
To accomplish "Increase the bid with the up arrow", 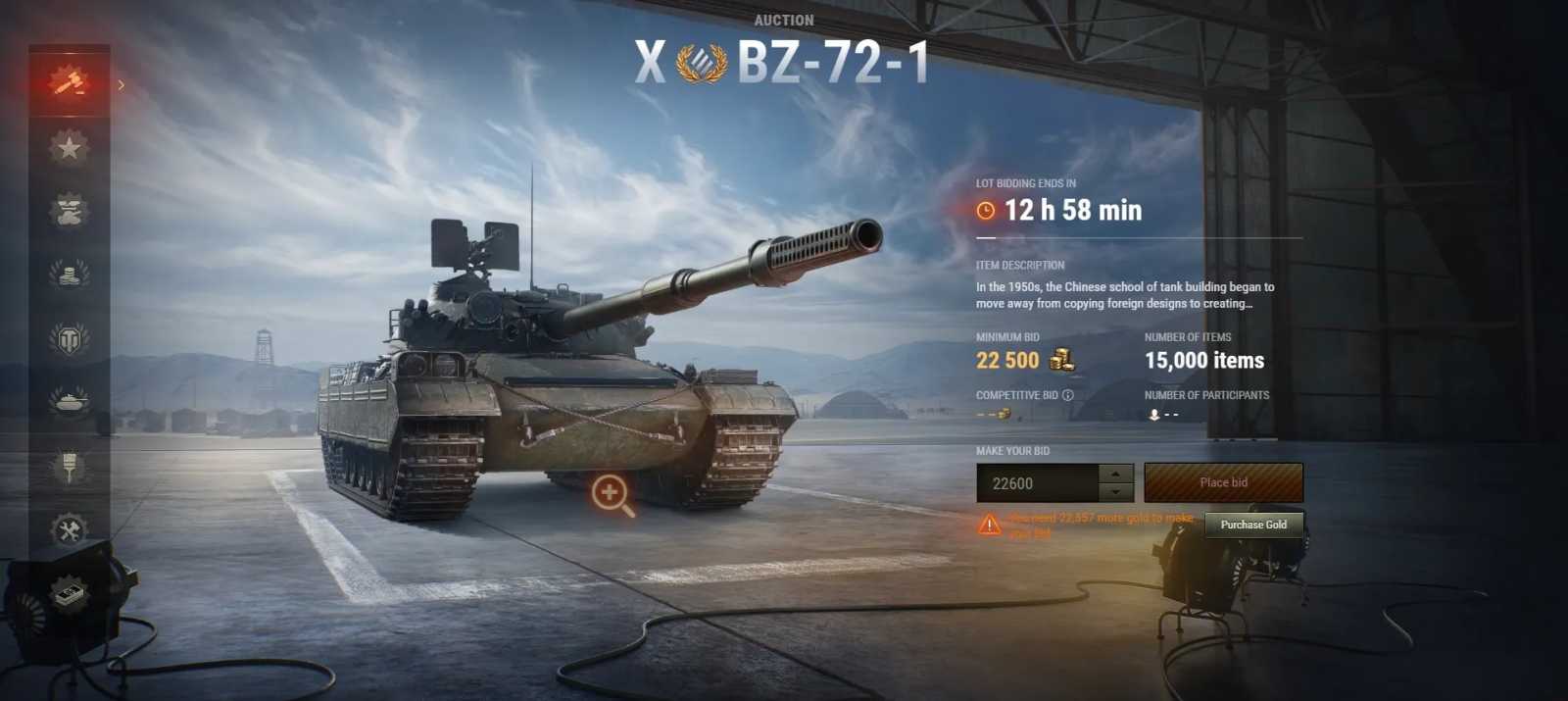I will [x=1116, y=473].
